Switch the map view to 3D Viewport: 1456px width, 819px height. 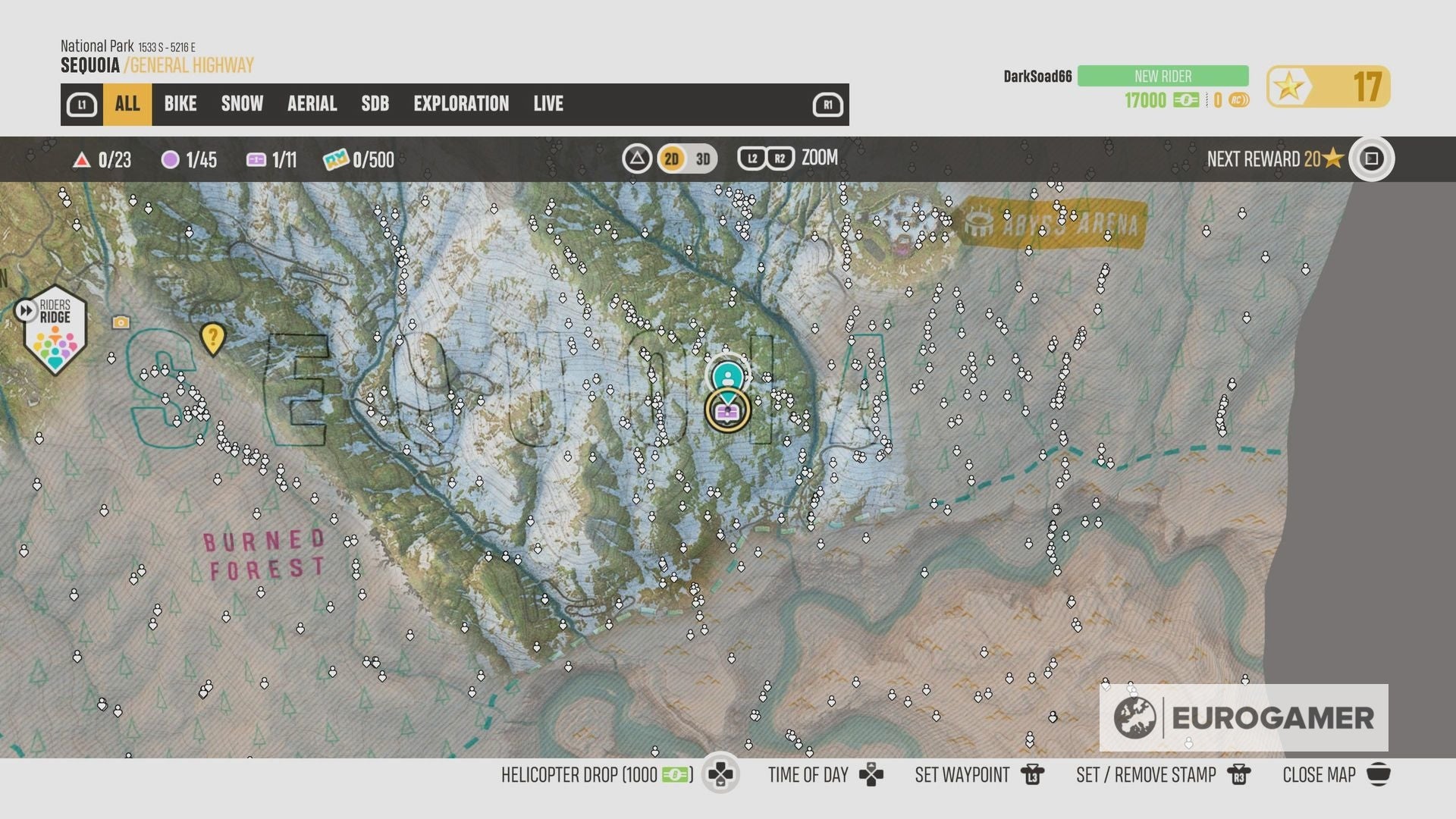point(701,159)
